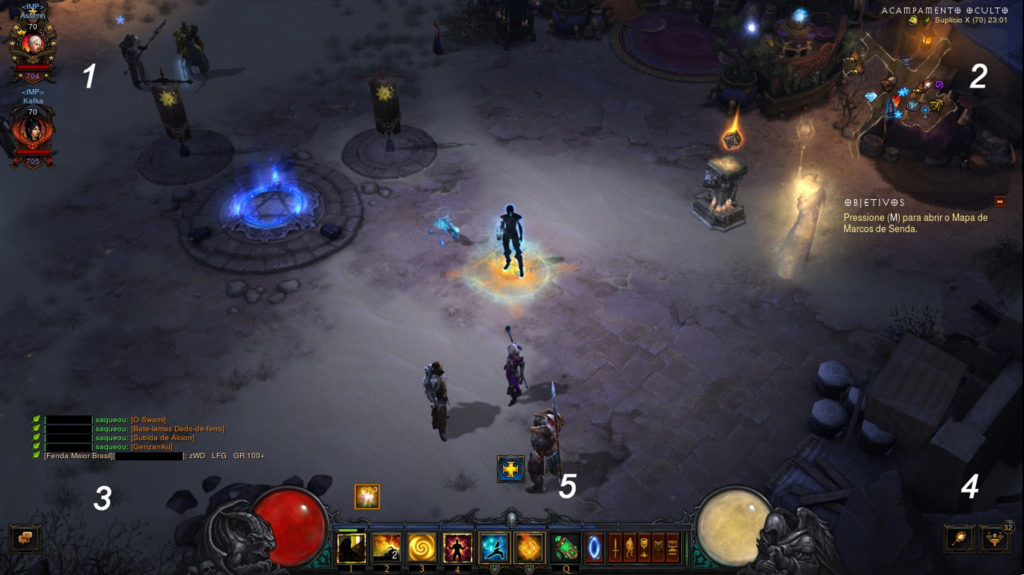Open the game menu button on the bar
1024x575 pixels.
673,548
